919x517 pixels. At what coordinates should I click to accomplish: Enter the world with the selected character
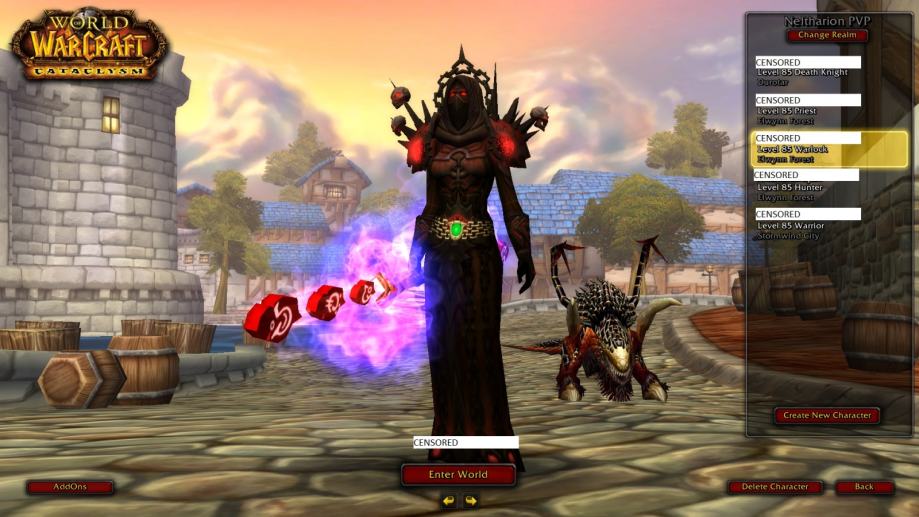point(458,474)
